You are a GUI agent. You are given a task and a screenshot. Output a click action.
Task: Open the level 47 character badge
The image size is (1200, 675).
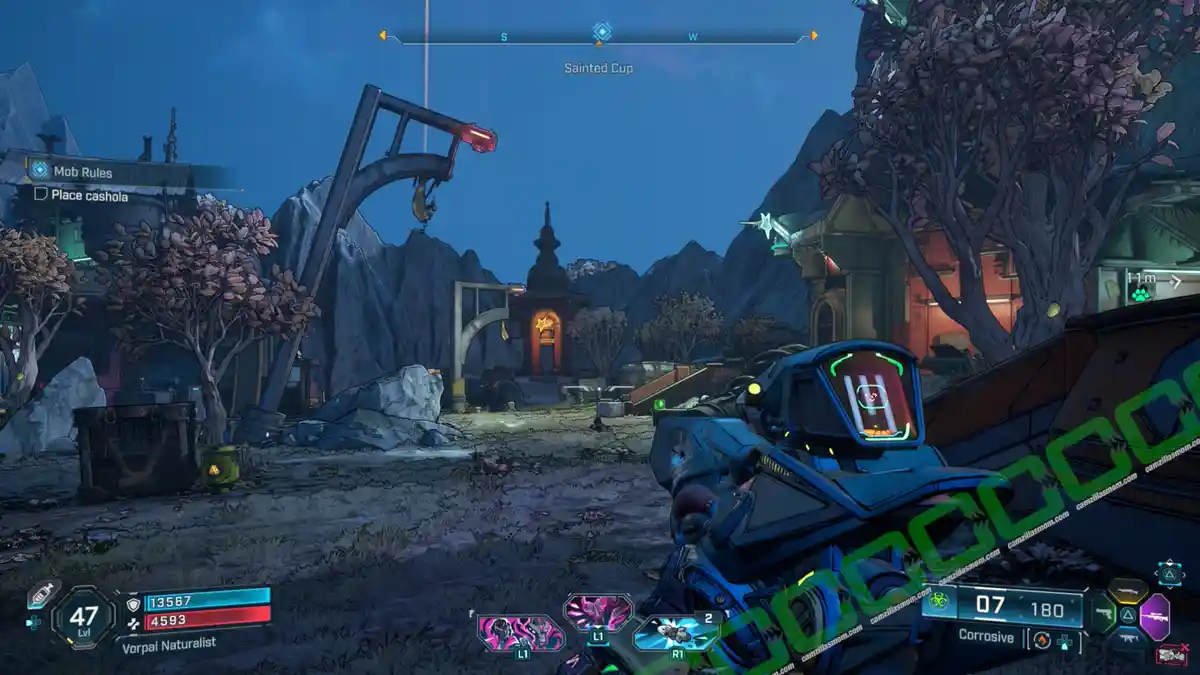click(x=83, y=618)
